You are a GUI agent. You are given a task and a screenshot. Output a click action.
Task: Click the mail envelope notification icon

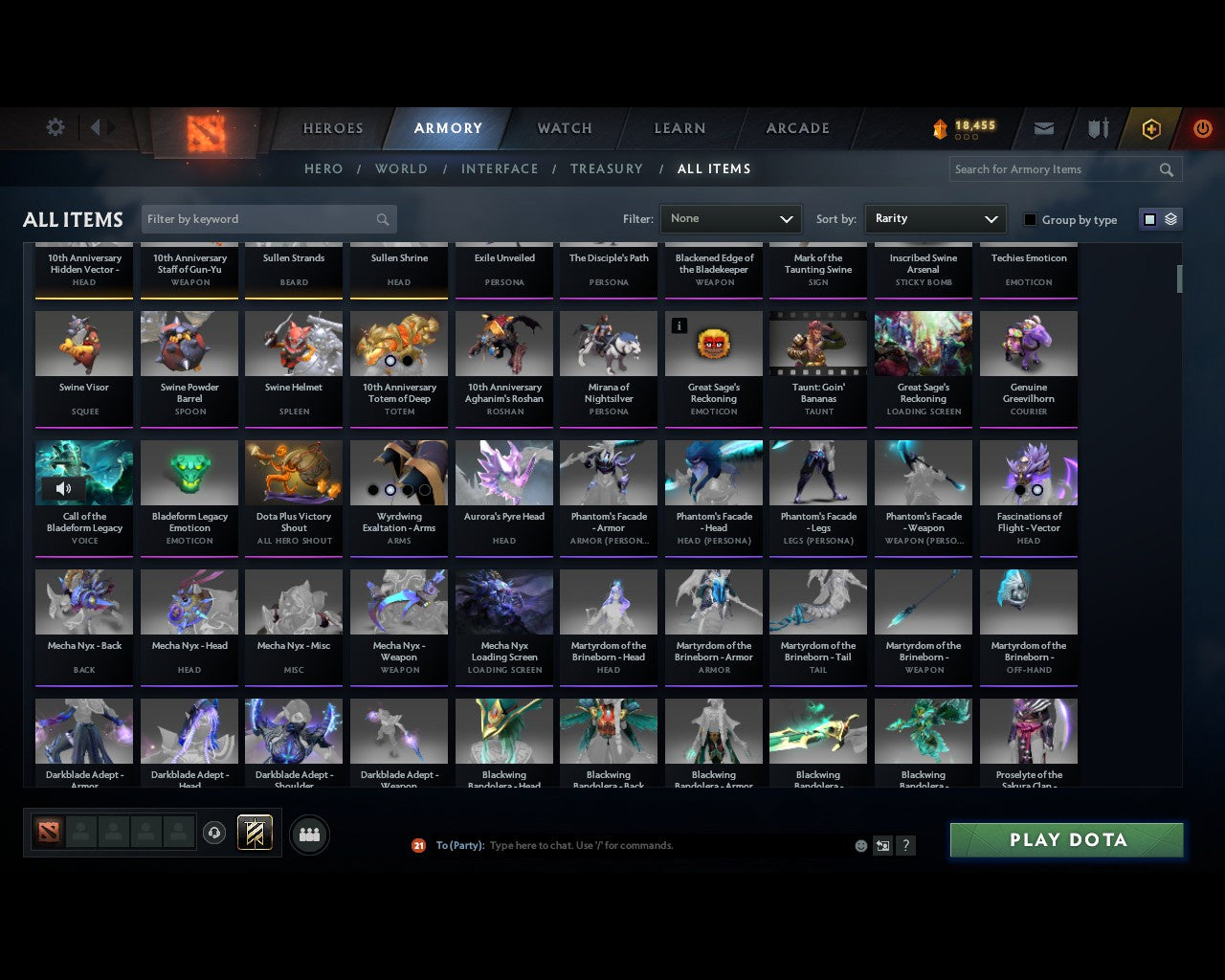(x=1043, y=127)
